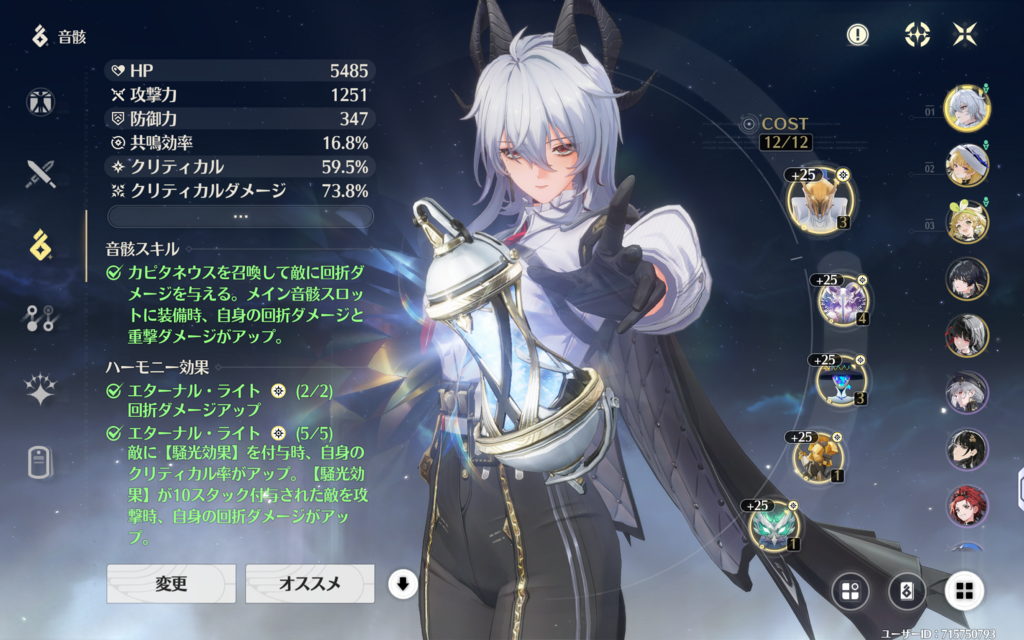Select the red-haired character portrait
The height and width of the screenshot is (640, 1024).
pyautogui.click(x=967, y=506)
